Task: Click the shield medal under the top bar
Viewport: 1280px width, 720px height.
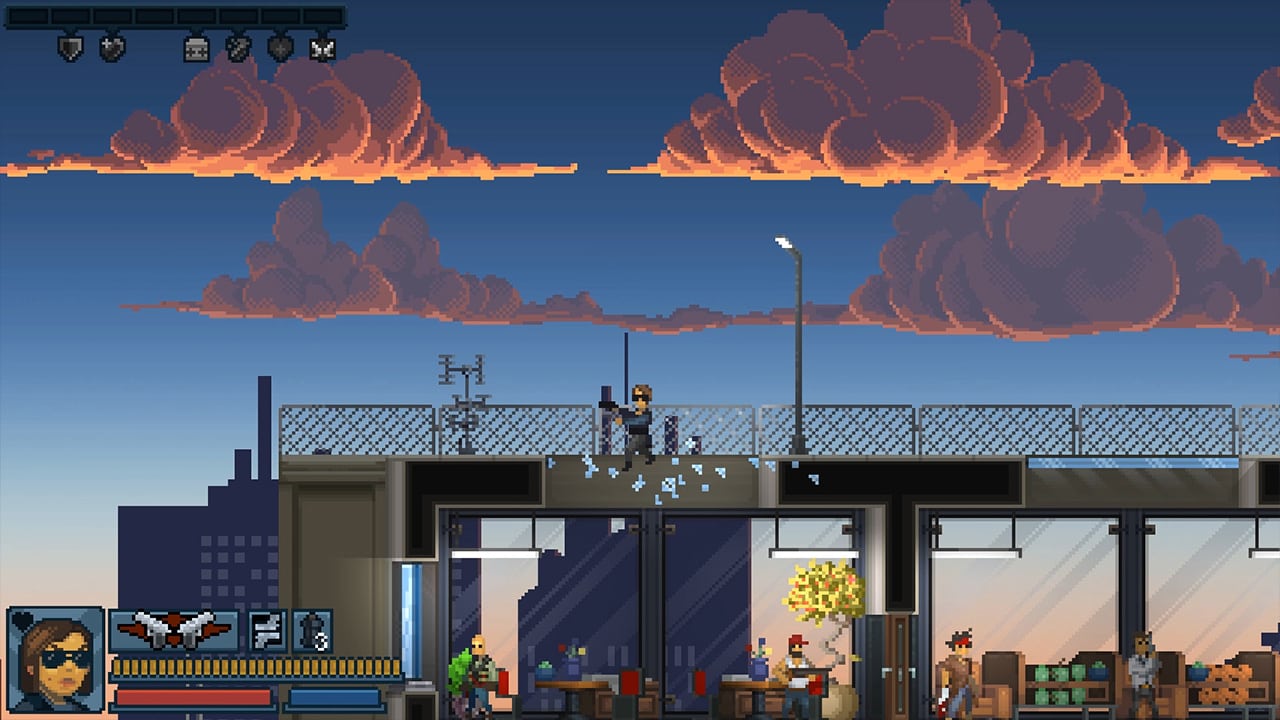Action: tap(72, 47)
